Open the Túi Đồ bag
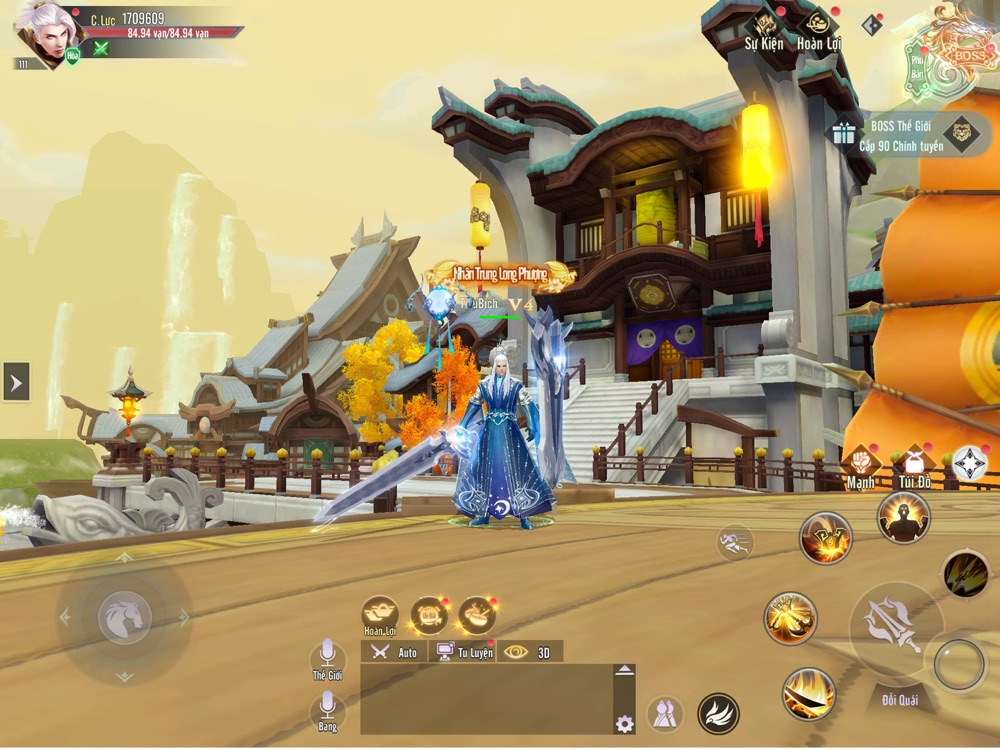The width and height of the screenshot is (1000, 750). tap(913, 465)
